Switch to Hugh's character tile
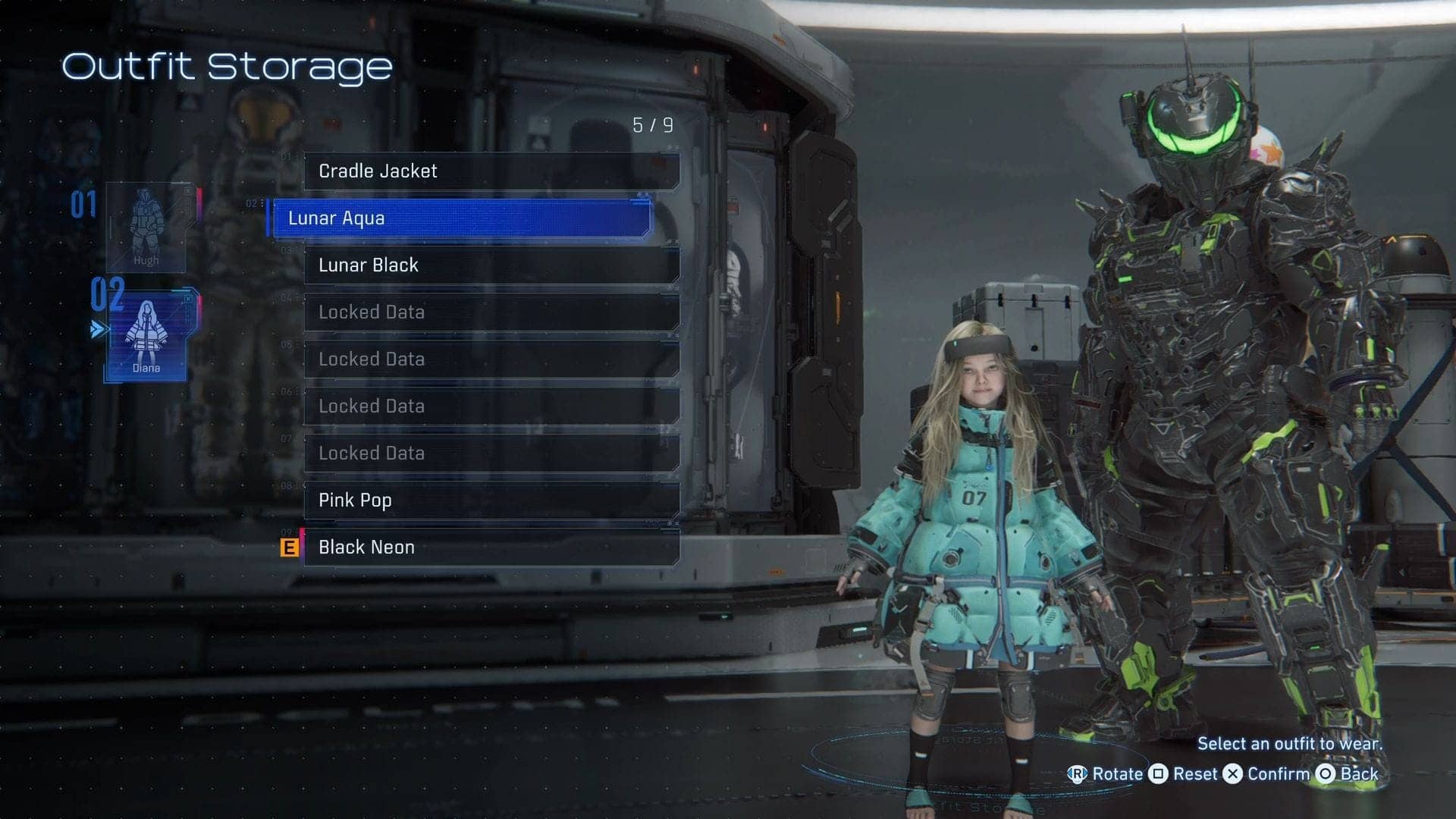The image size is (1456, 819). tap(146, 227)
